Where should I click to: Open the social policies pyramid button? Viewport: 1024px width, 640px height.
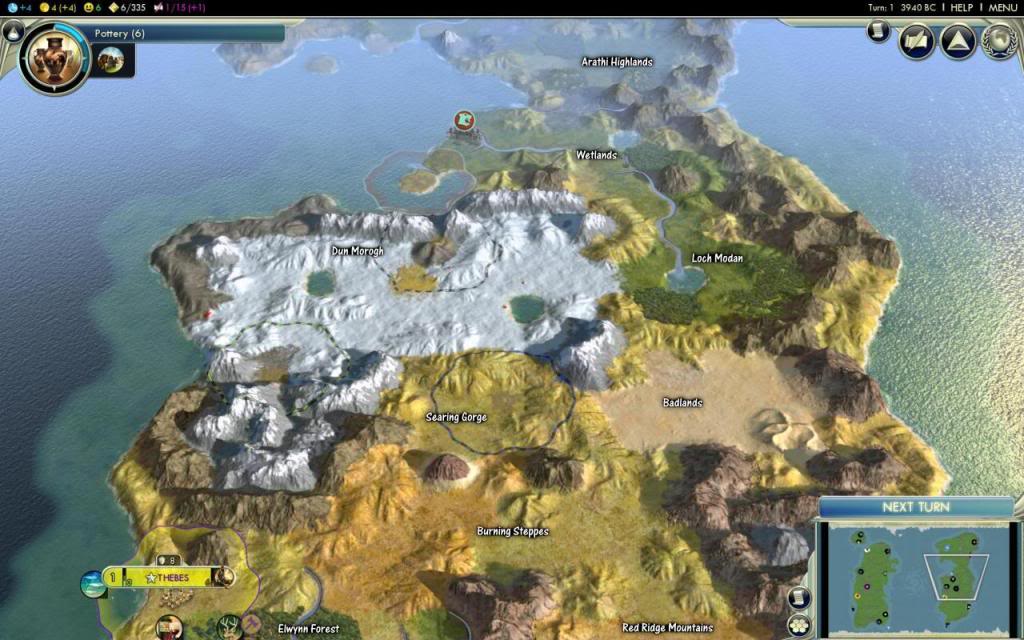(957, 42)
